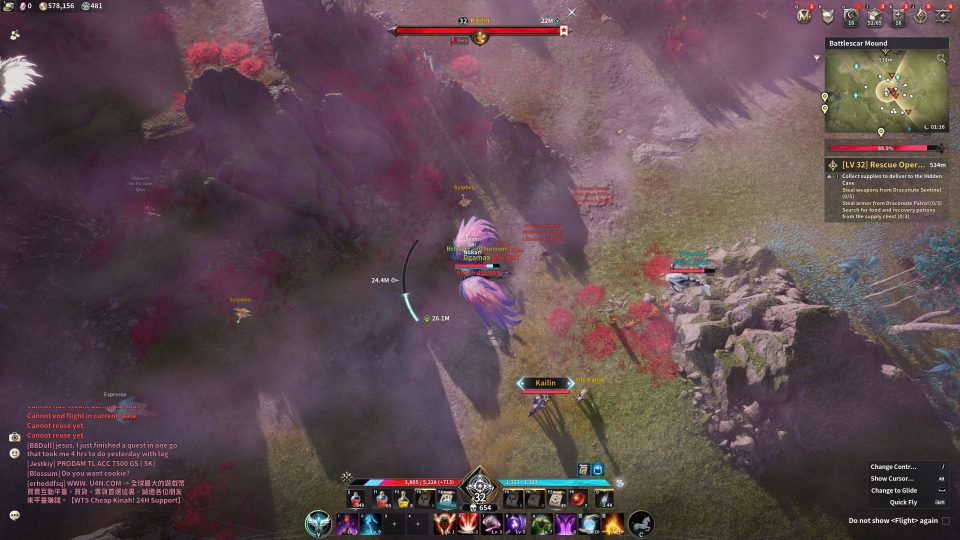Open the wolf-head shield icon menu
The image size is (960, 540).
[x=828, y=15]
